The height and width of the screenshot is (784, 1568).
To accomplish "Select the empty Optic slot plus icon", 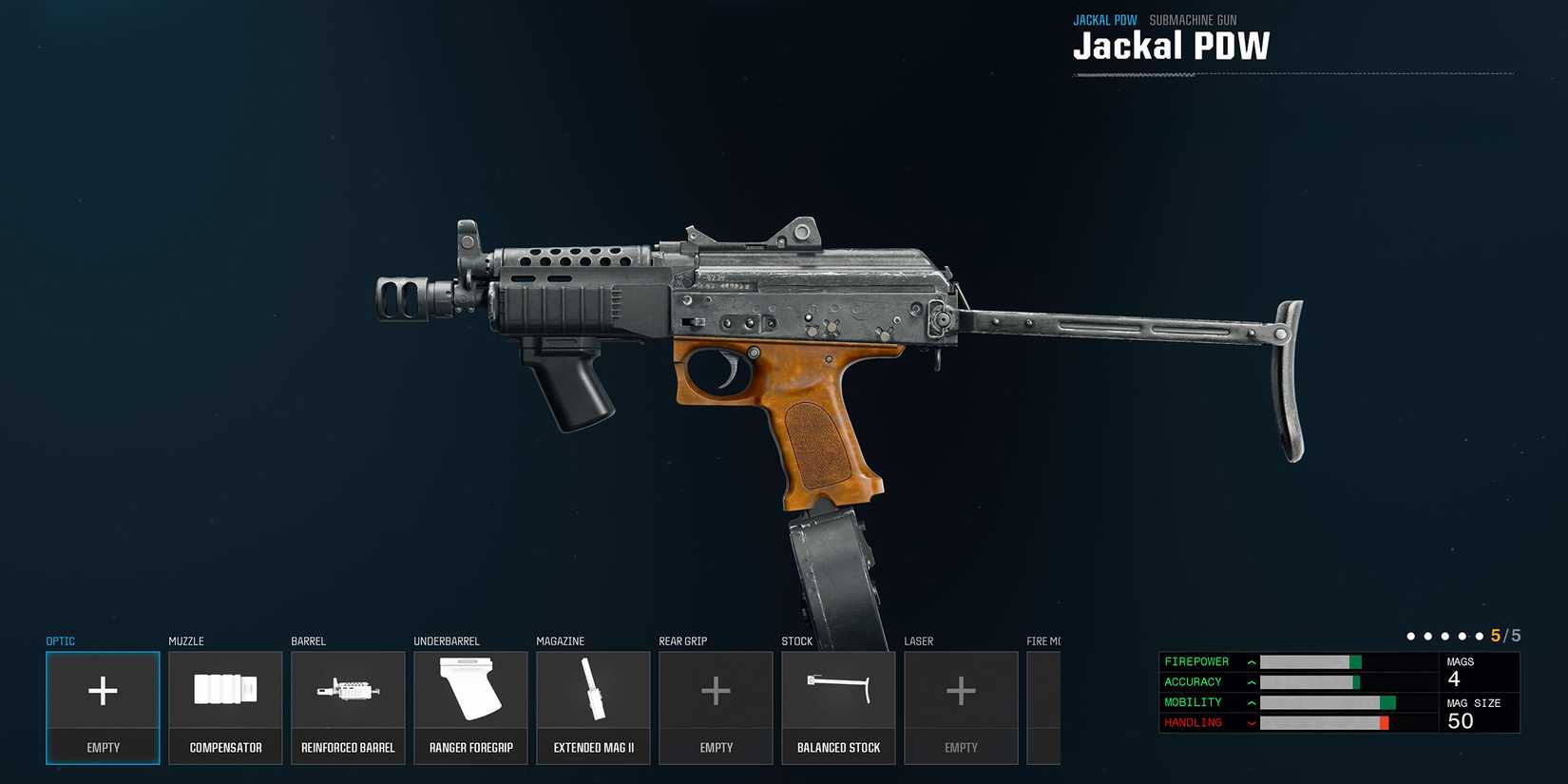I will [x=103, y=691].
